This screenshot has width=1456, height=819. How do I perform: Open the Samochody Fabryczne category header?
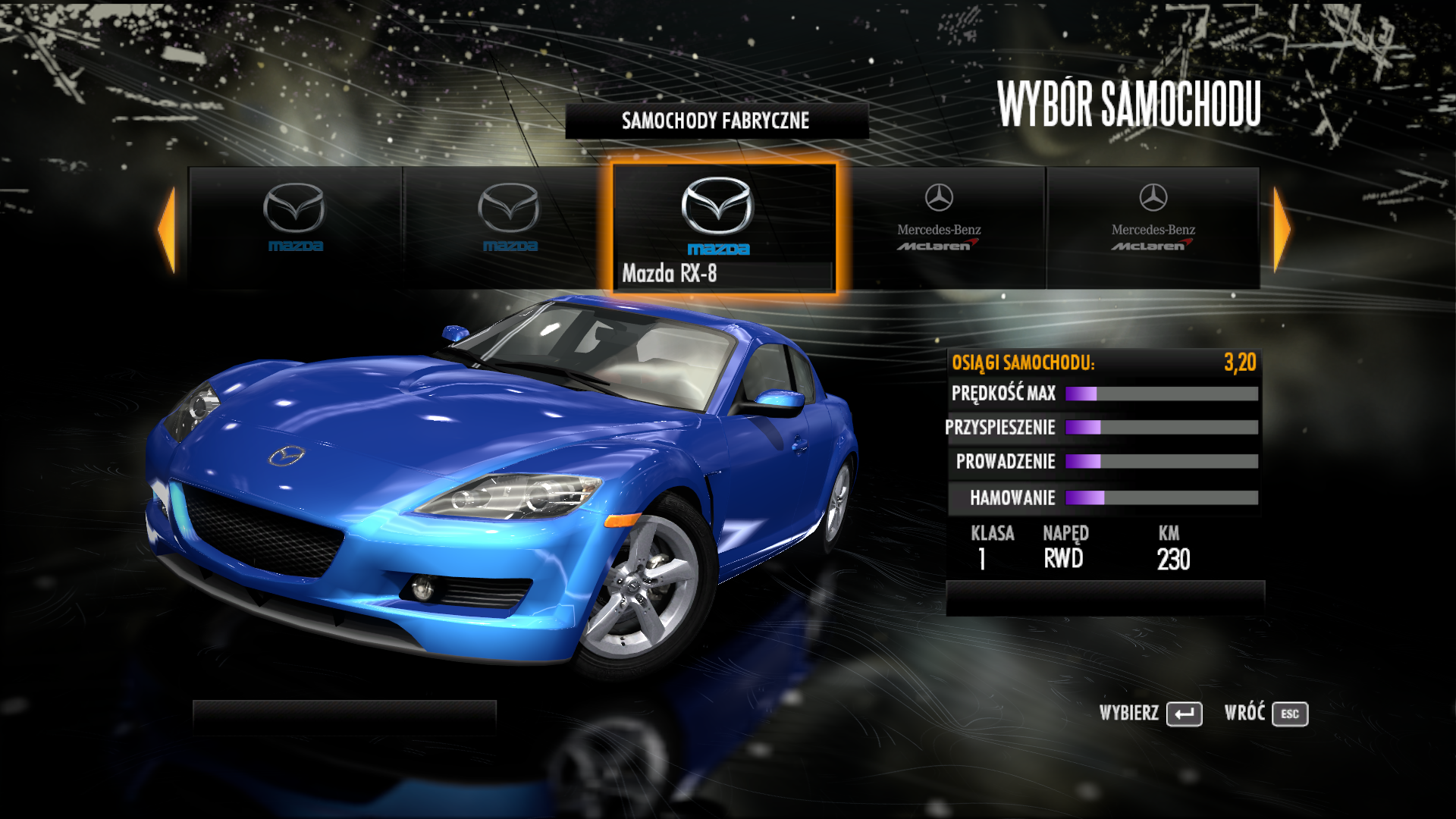pyautogui.click(x=716, y=121)
